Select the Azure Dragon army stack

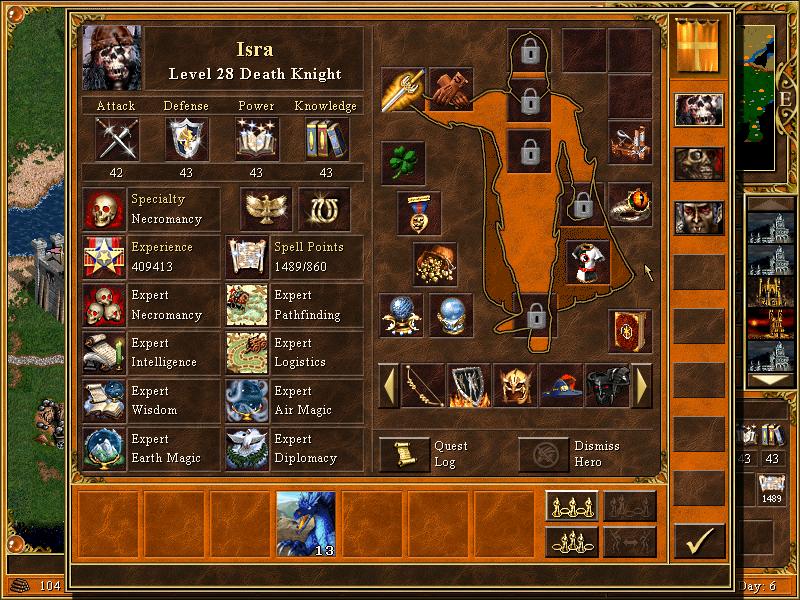pos(305,523)
